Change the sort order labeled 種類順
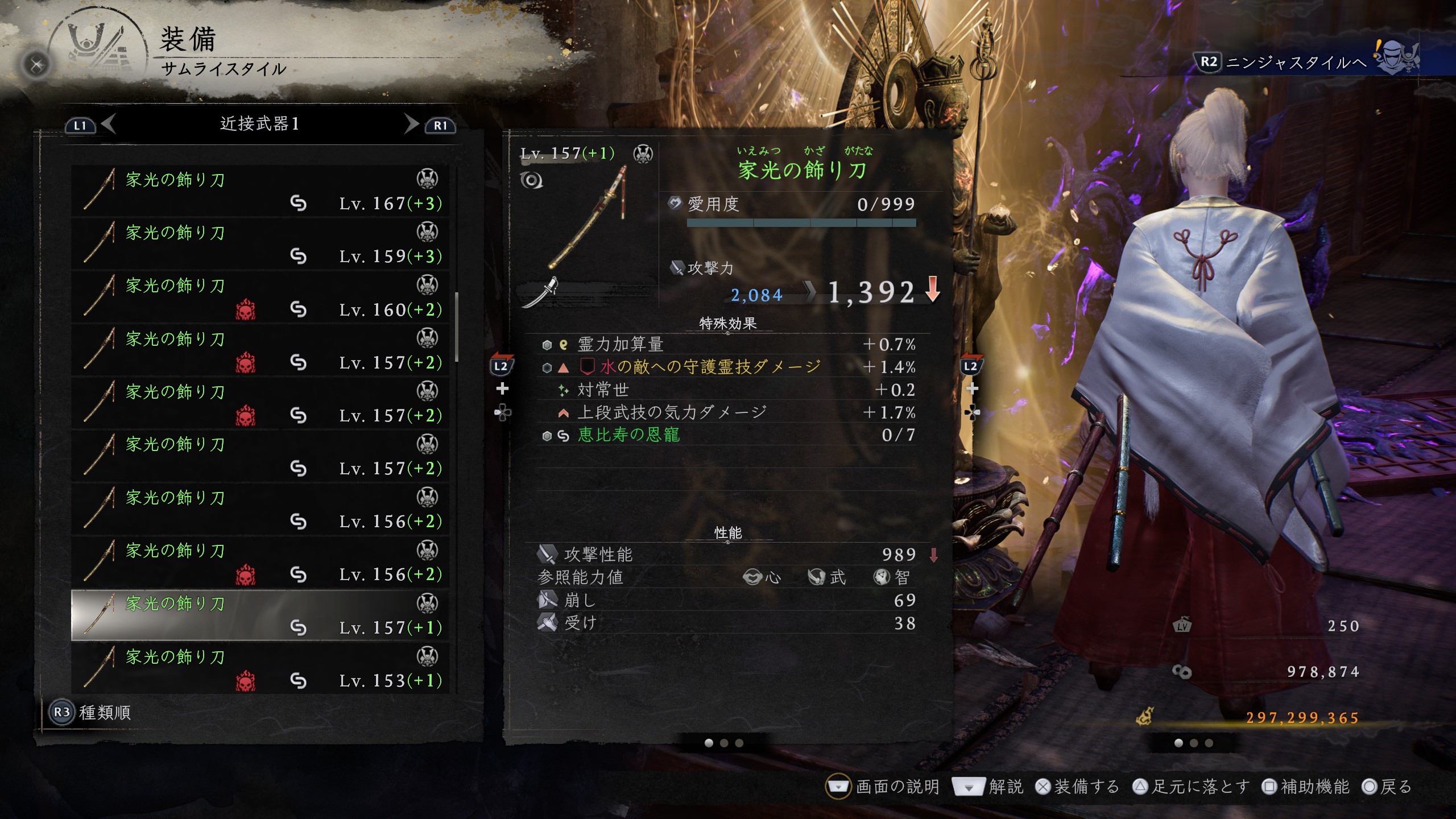The image size is (1456, 819). click(91, 712)
